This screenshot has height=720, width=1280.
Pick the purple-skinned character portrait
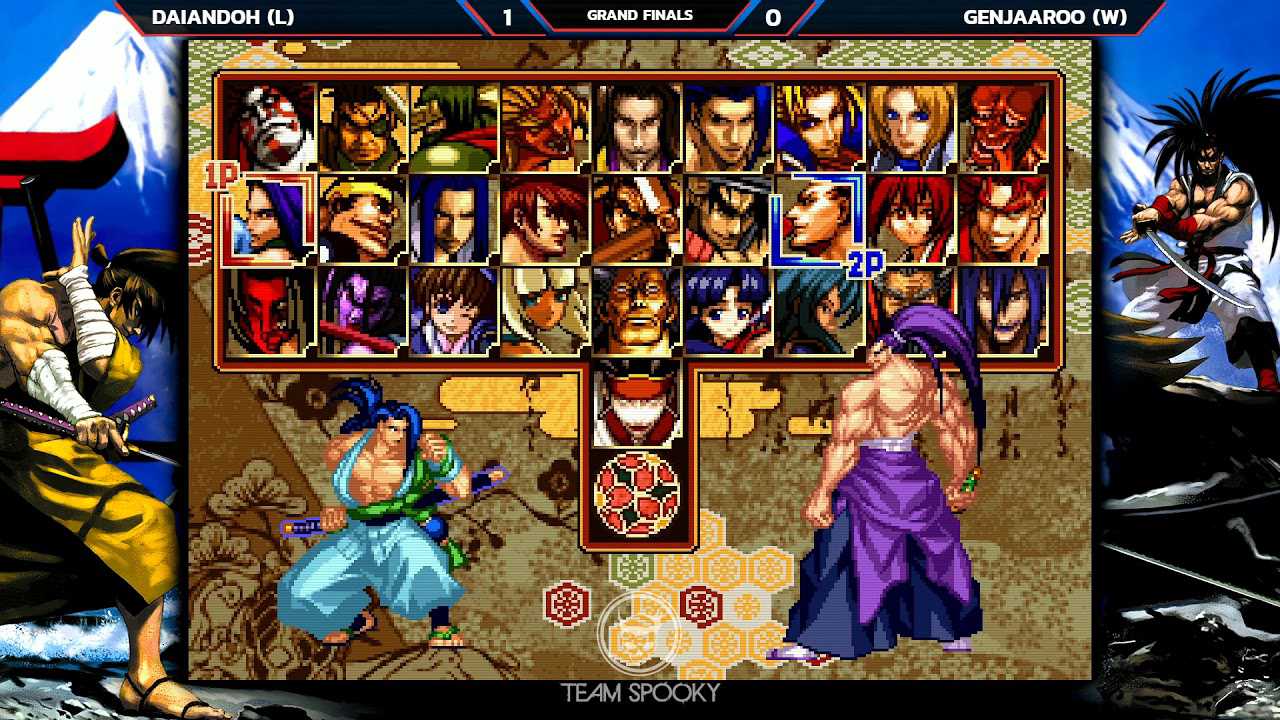(362, 310)
